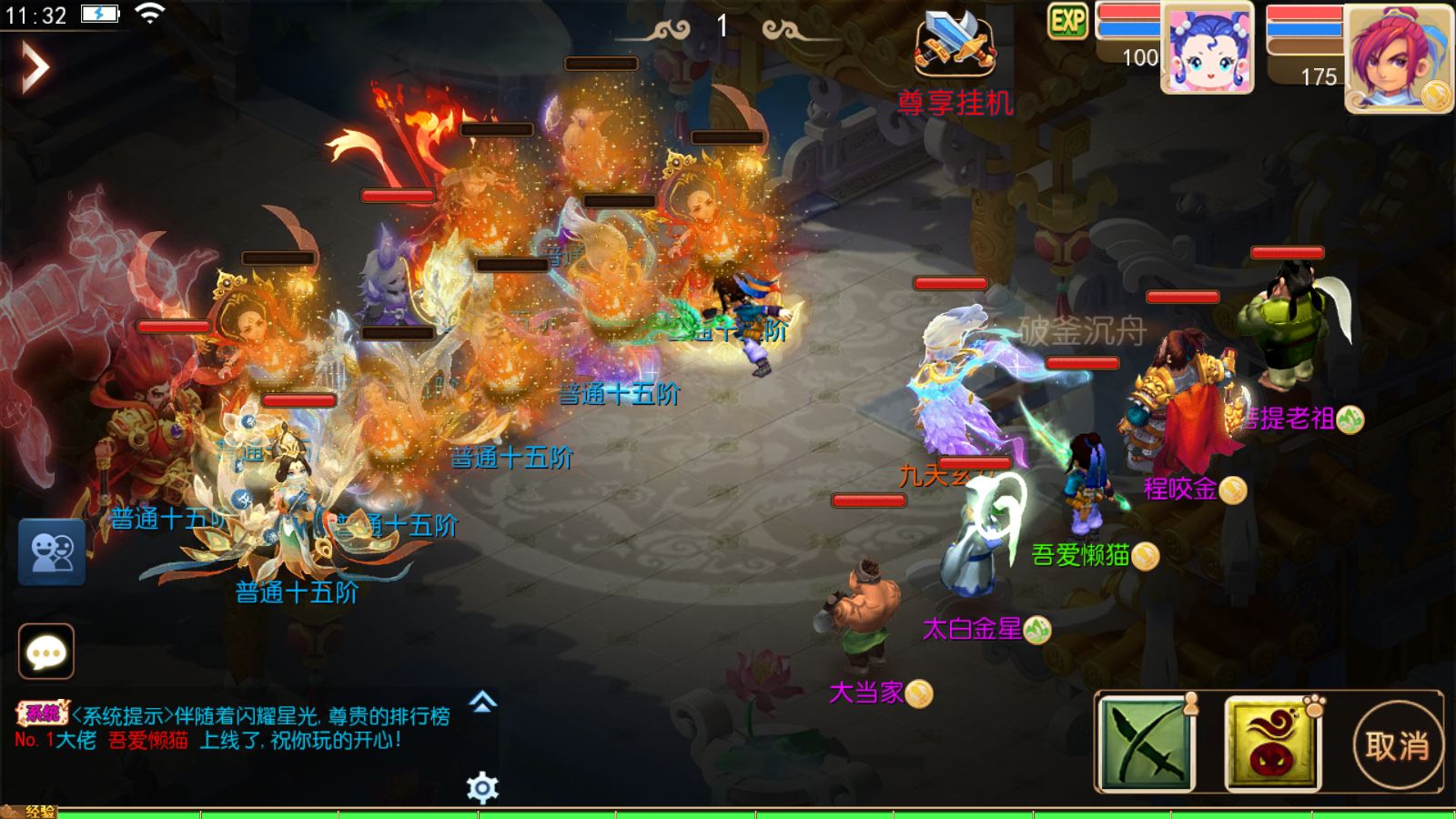Viewport: 1456px width, 819px height.
Task: Cancel with the 取消 button
Action: 1397,746
